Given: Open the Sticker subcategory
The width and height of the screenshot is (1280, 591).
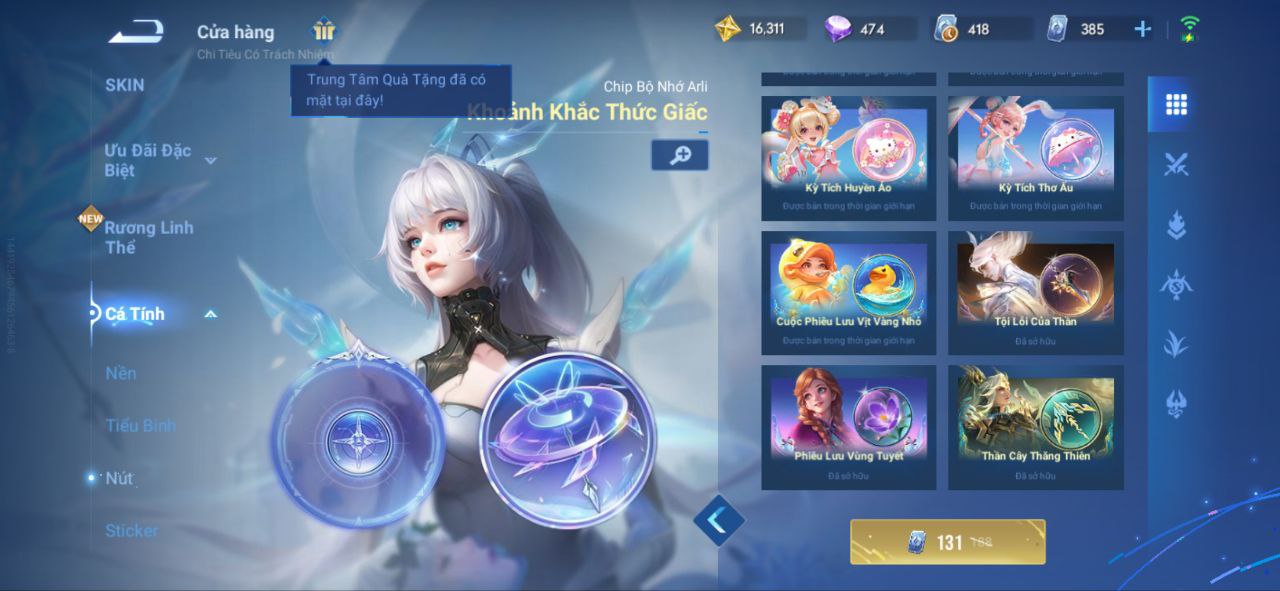Looking at the screenshot, I should tap(131, 530).
